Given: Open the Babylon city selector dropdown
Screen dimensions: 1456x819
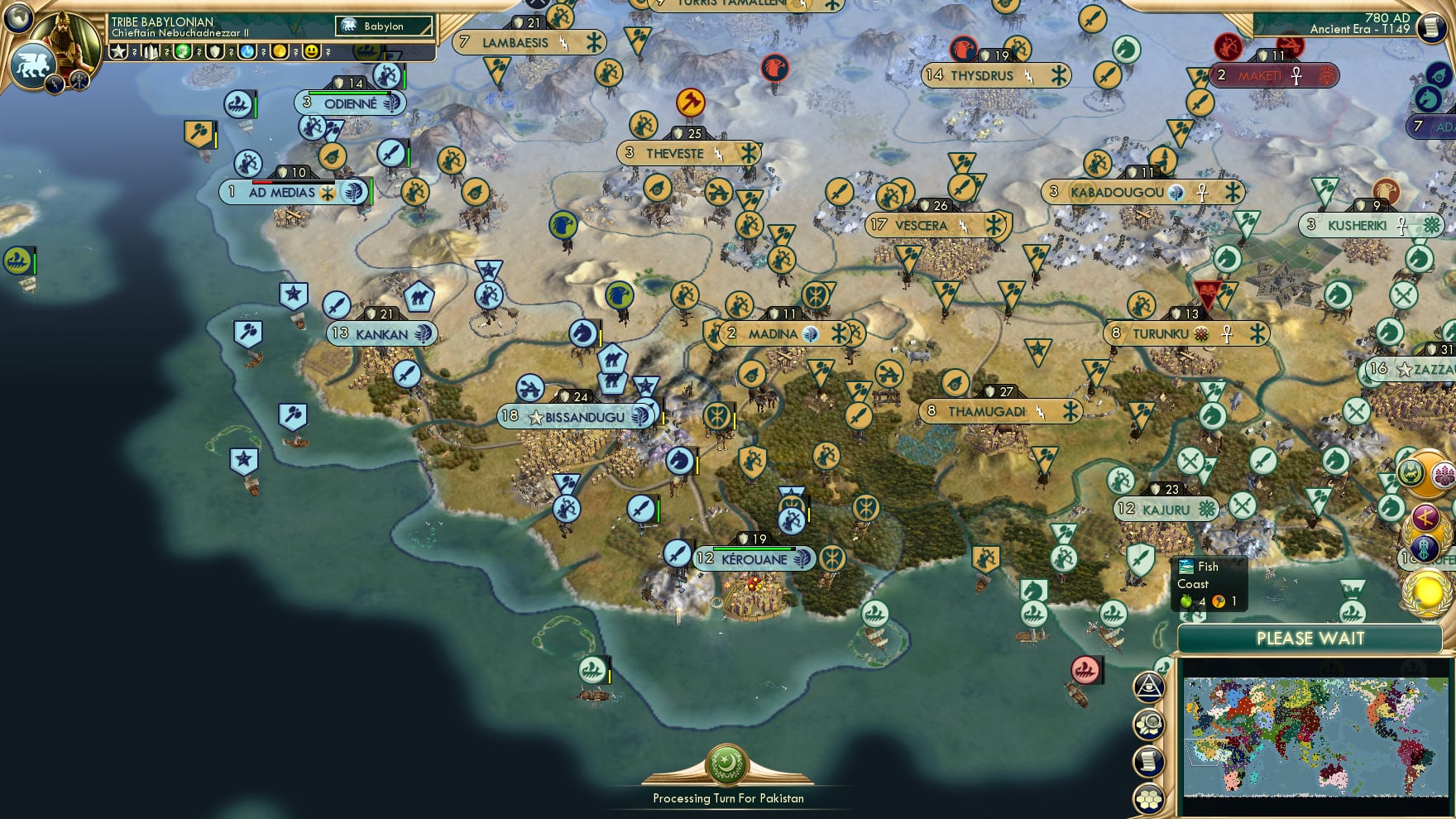Looking at the screenshot, I should [383, 26].
